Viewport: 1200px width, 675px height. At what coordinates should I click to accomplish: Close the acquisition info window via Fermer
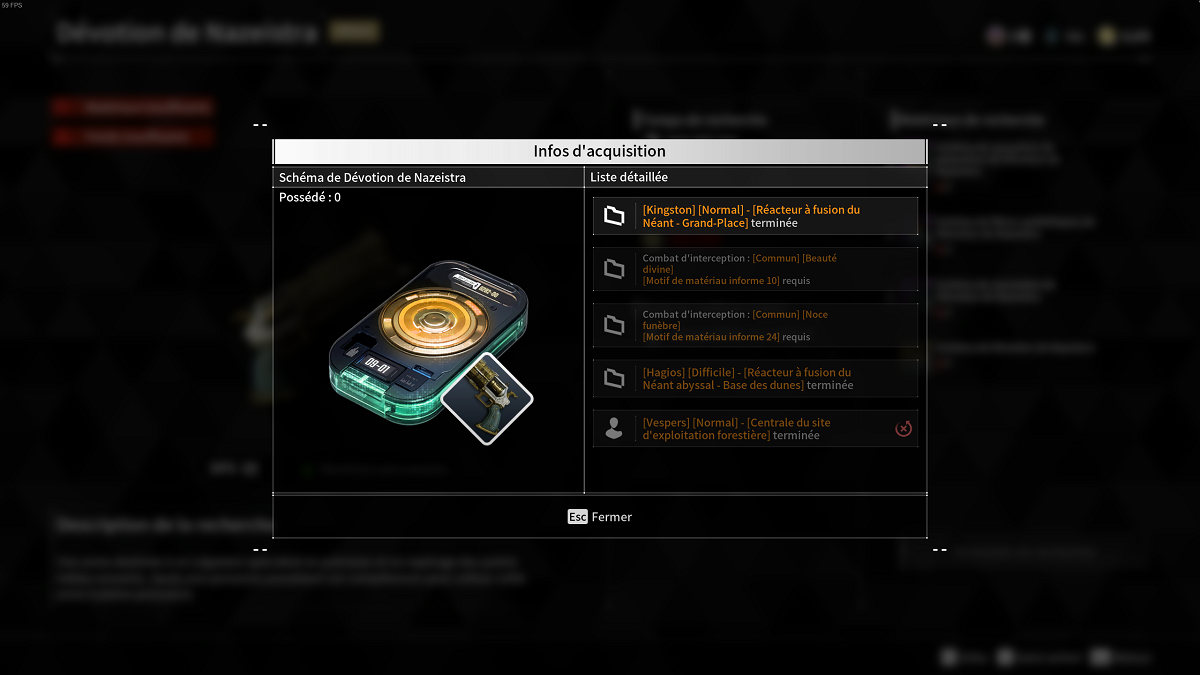(600, 517)
